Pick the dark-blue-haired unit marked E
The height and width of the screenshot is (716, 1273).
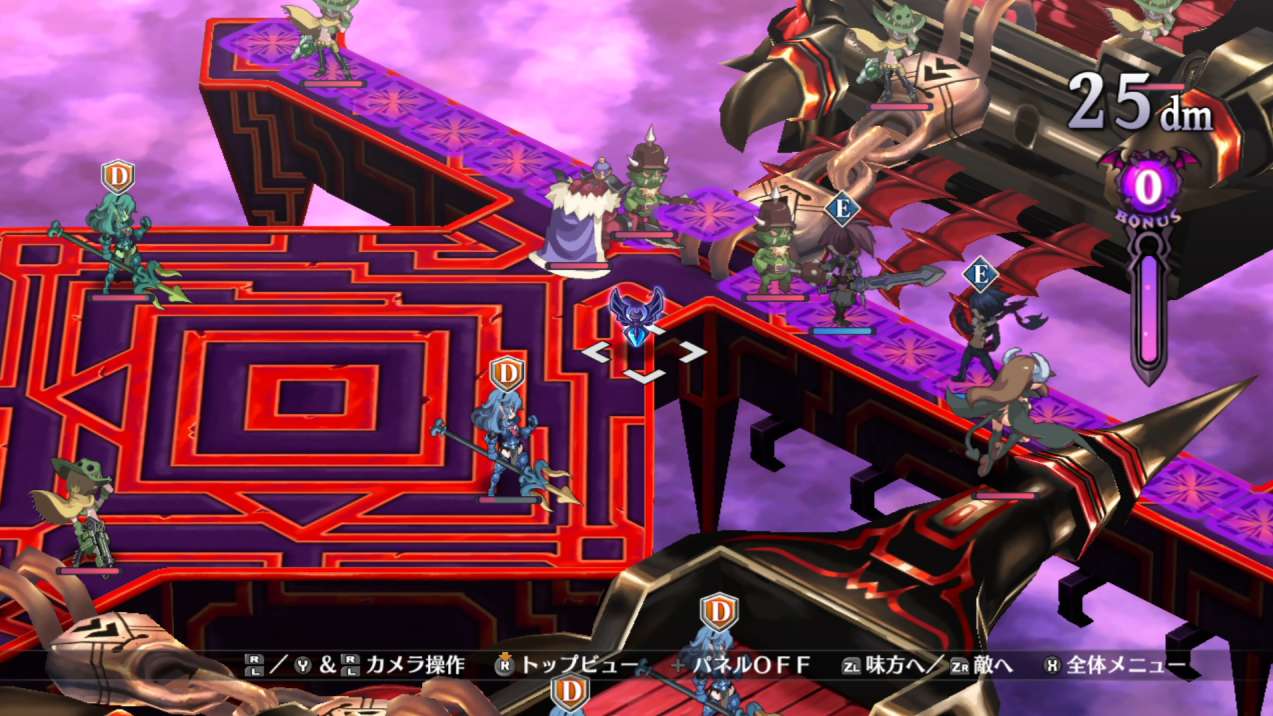point(977,330)
